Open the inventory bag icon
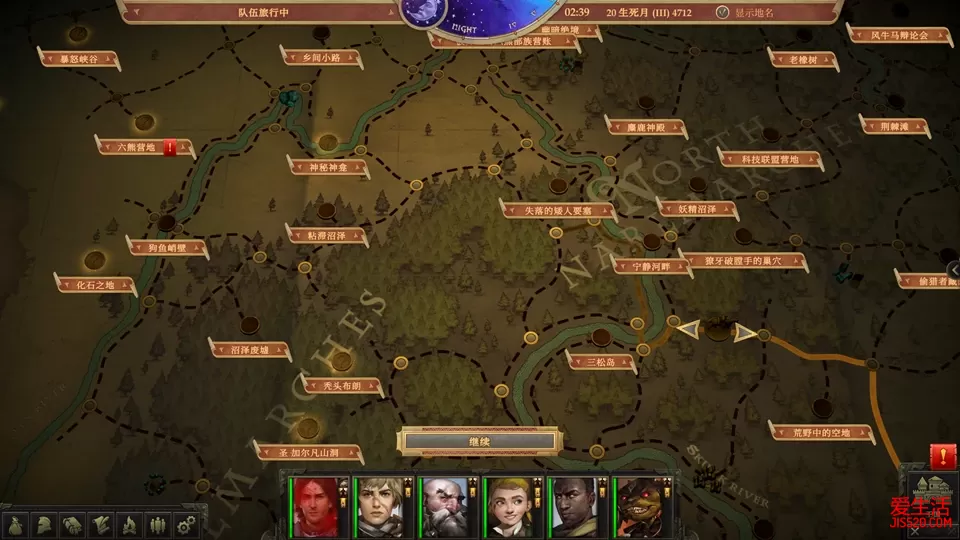960x540 pixels. [17, 524]
